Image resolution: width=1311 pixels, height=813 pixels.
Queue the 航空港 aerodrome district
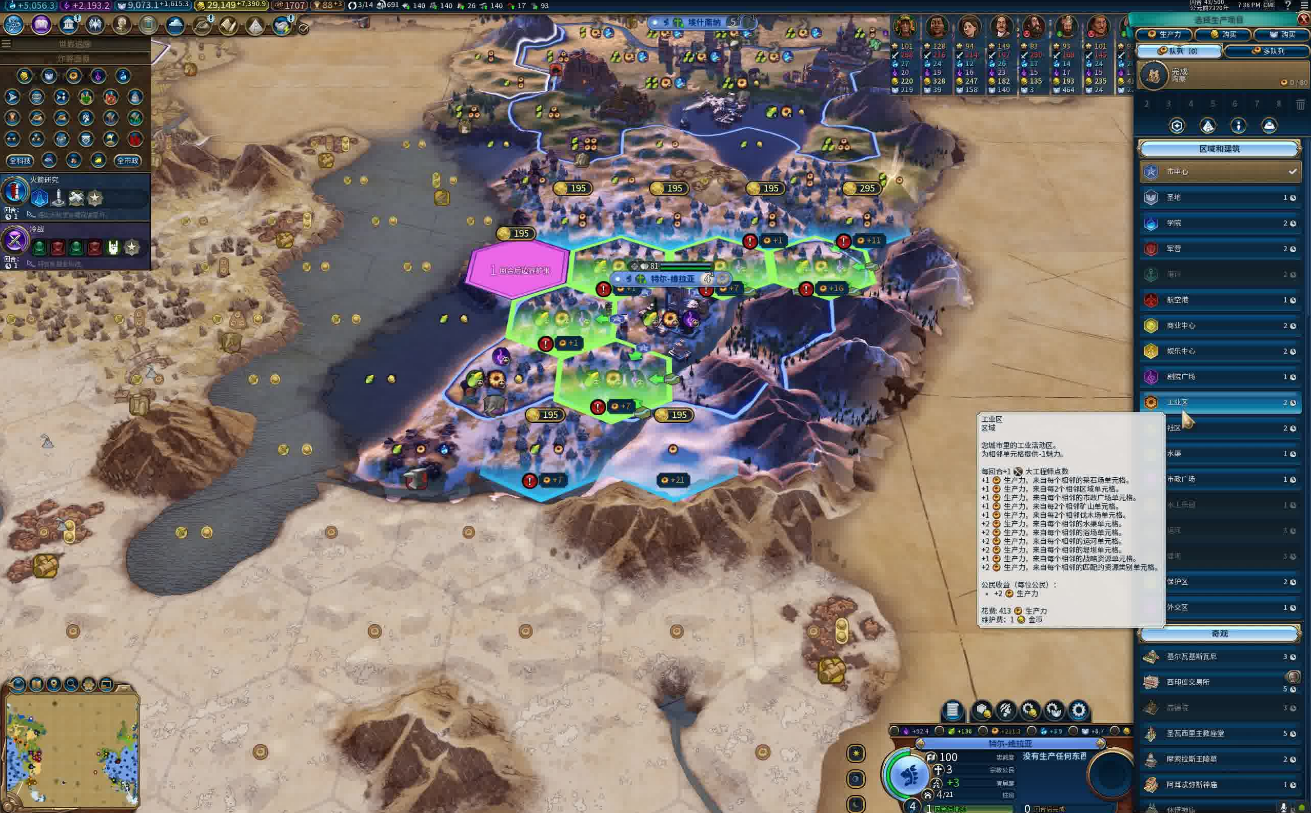point(1220,299)
